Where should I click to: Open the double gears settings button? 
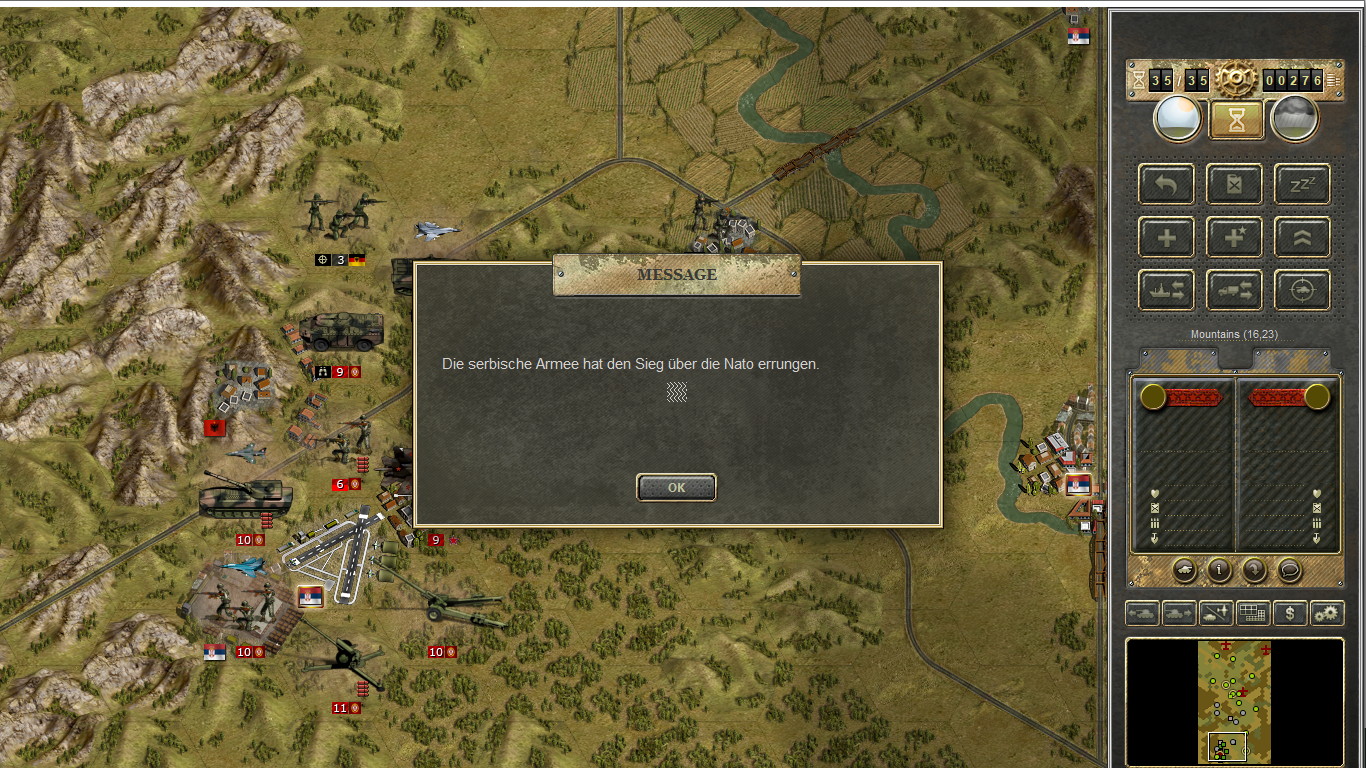[x=1327, y=613]
